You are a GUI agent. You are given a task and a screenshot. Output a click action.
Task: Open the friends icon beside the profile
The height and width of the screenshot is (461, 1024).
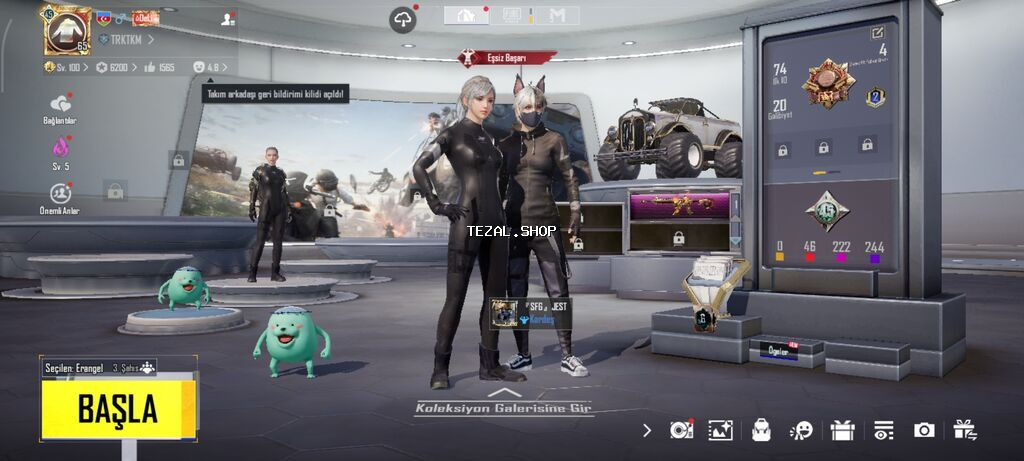click(228, 19)
